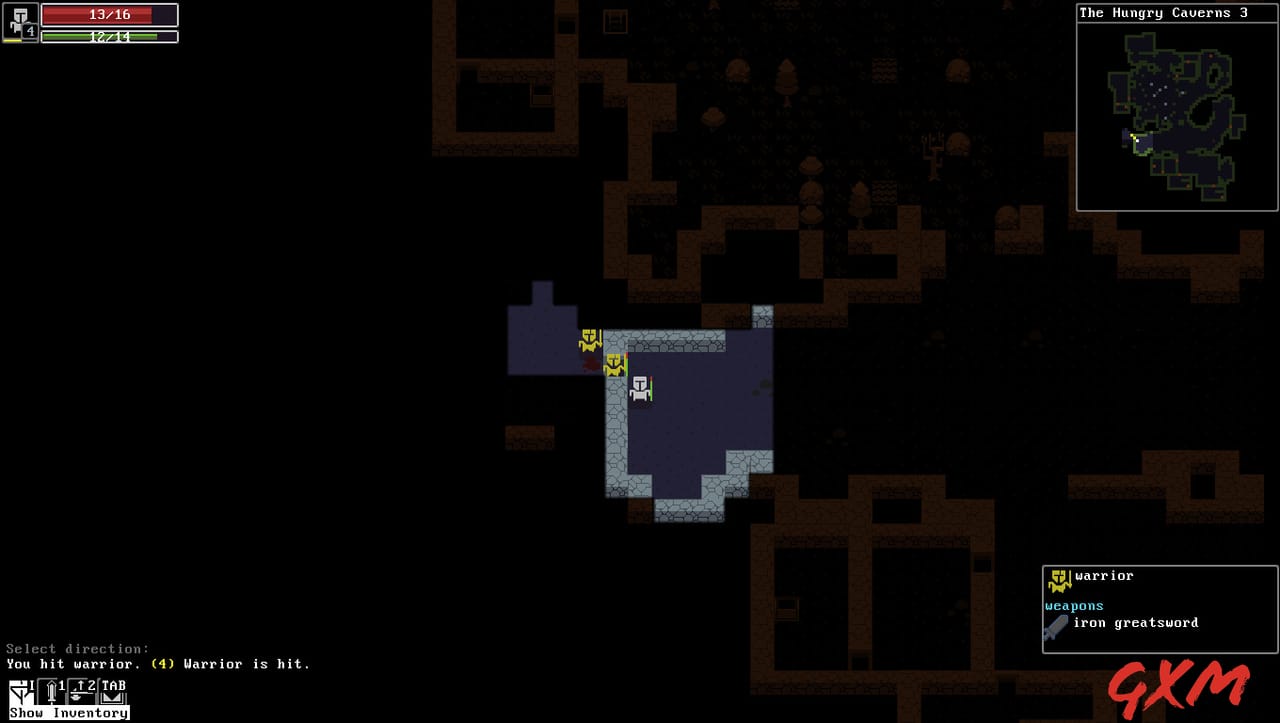This screenshot has width=1280, height=723.
Task: Click the weapons header in the enemy panel
Action: coord(1073,605)
